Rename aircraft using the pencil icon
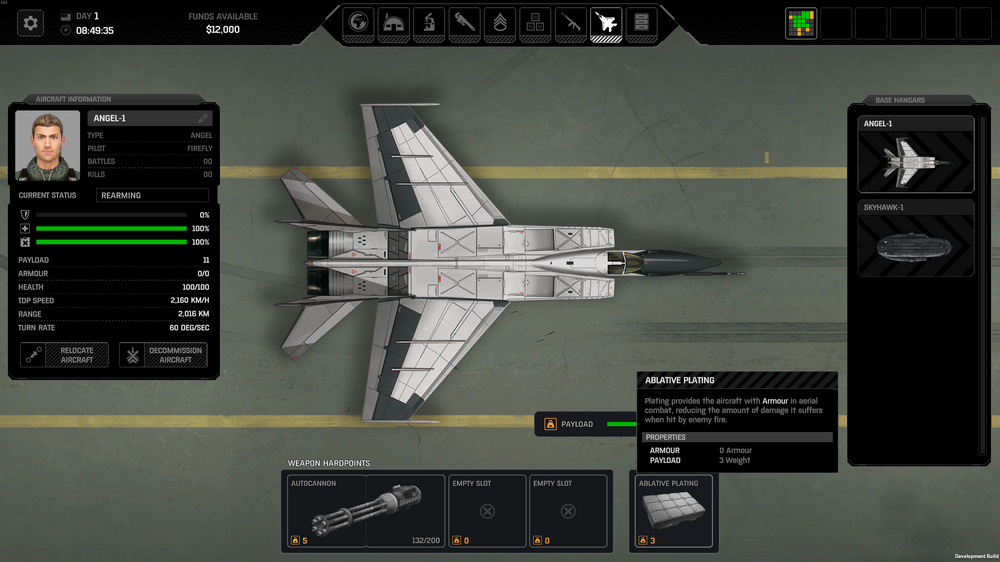The image size is (1000, 562). point(203,118)
